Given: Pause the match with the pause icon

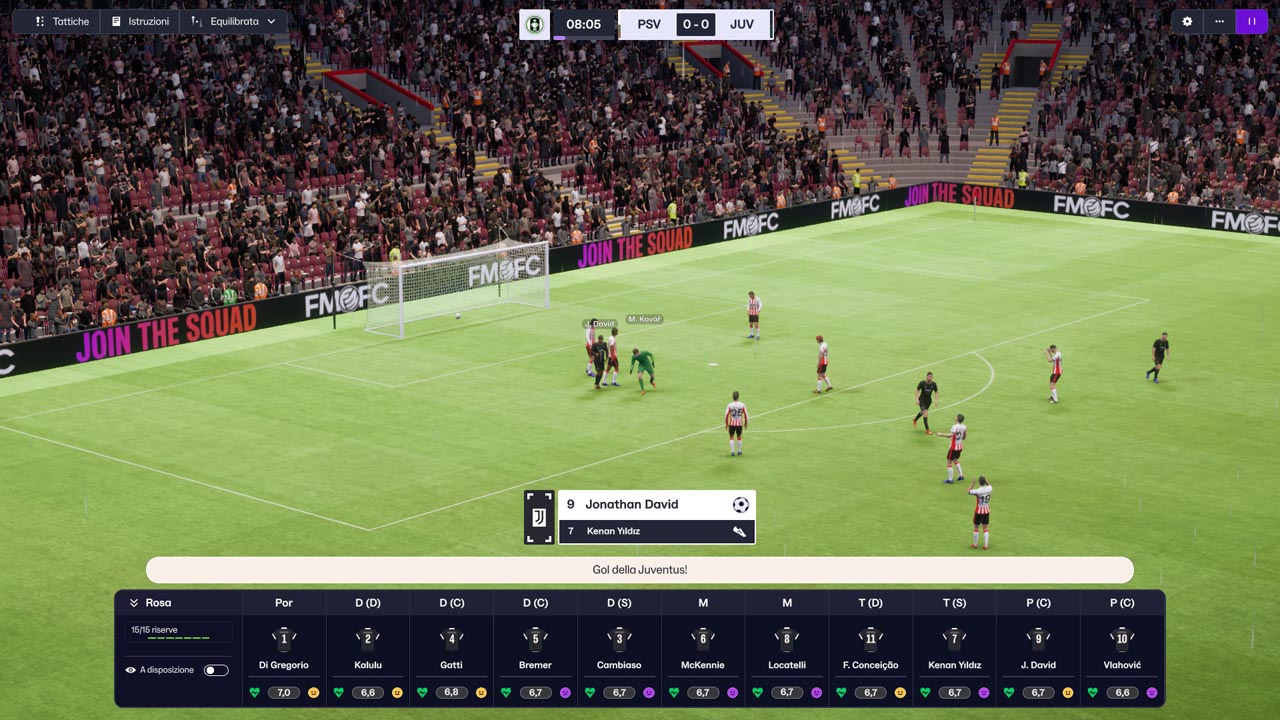Looking at the screenshot, I should (1251, 21).
